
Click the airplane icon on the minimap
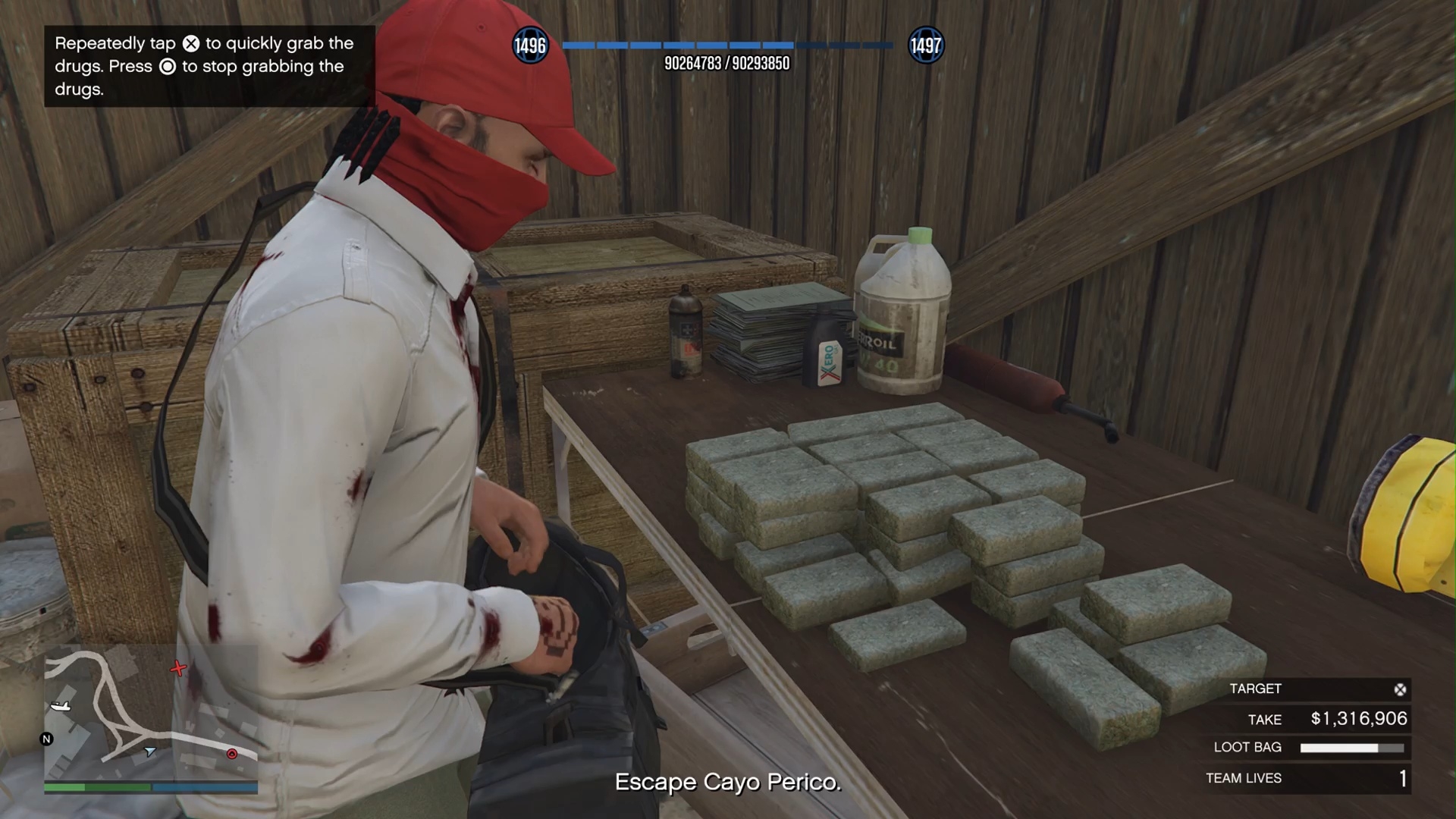coord(61,706)
